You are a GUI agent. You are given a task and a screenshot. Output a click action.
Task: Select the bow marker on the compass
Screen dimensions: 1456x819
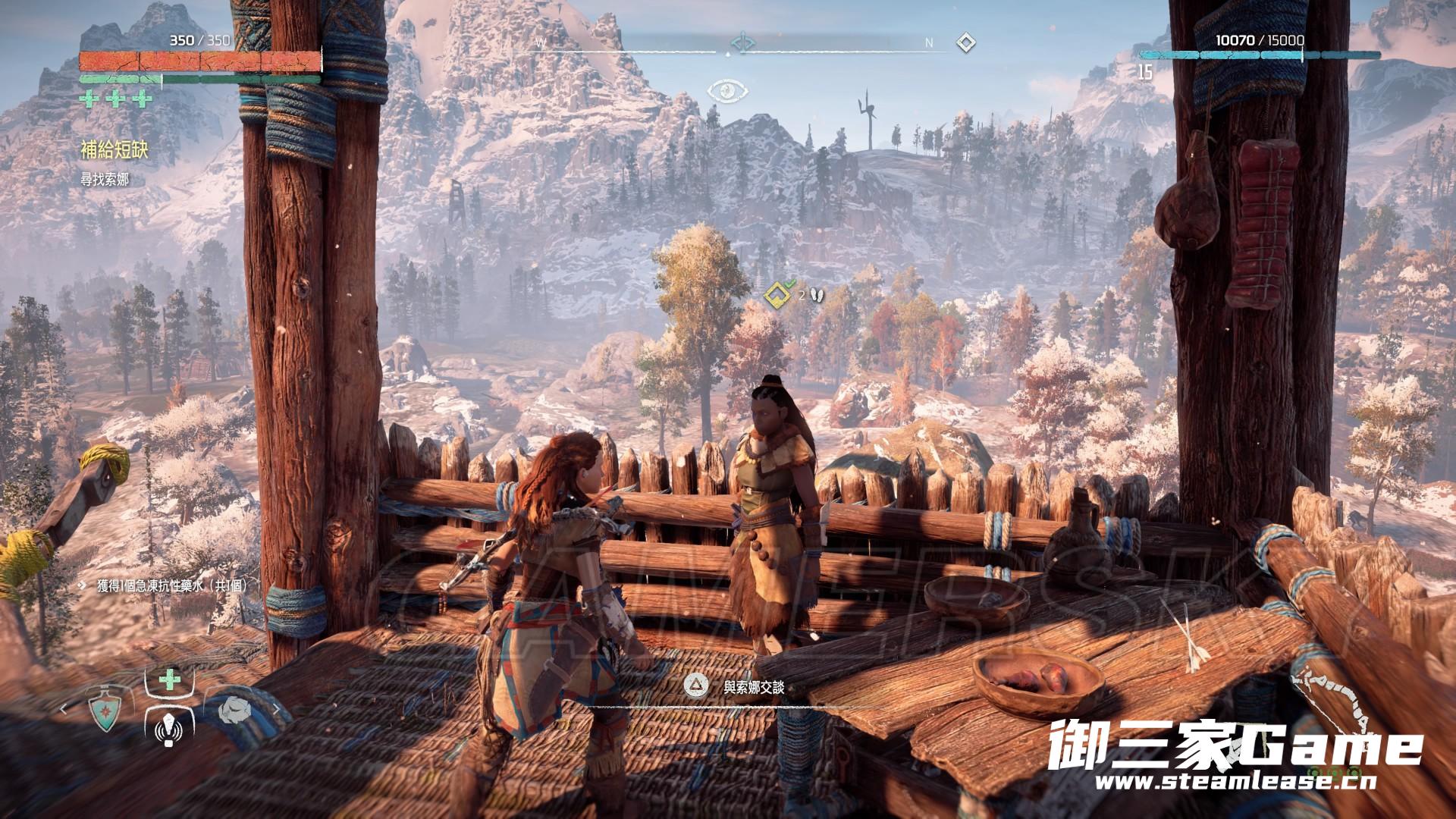coord(742,43)
